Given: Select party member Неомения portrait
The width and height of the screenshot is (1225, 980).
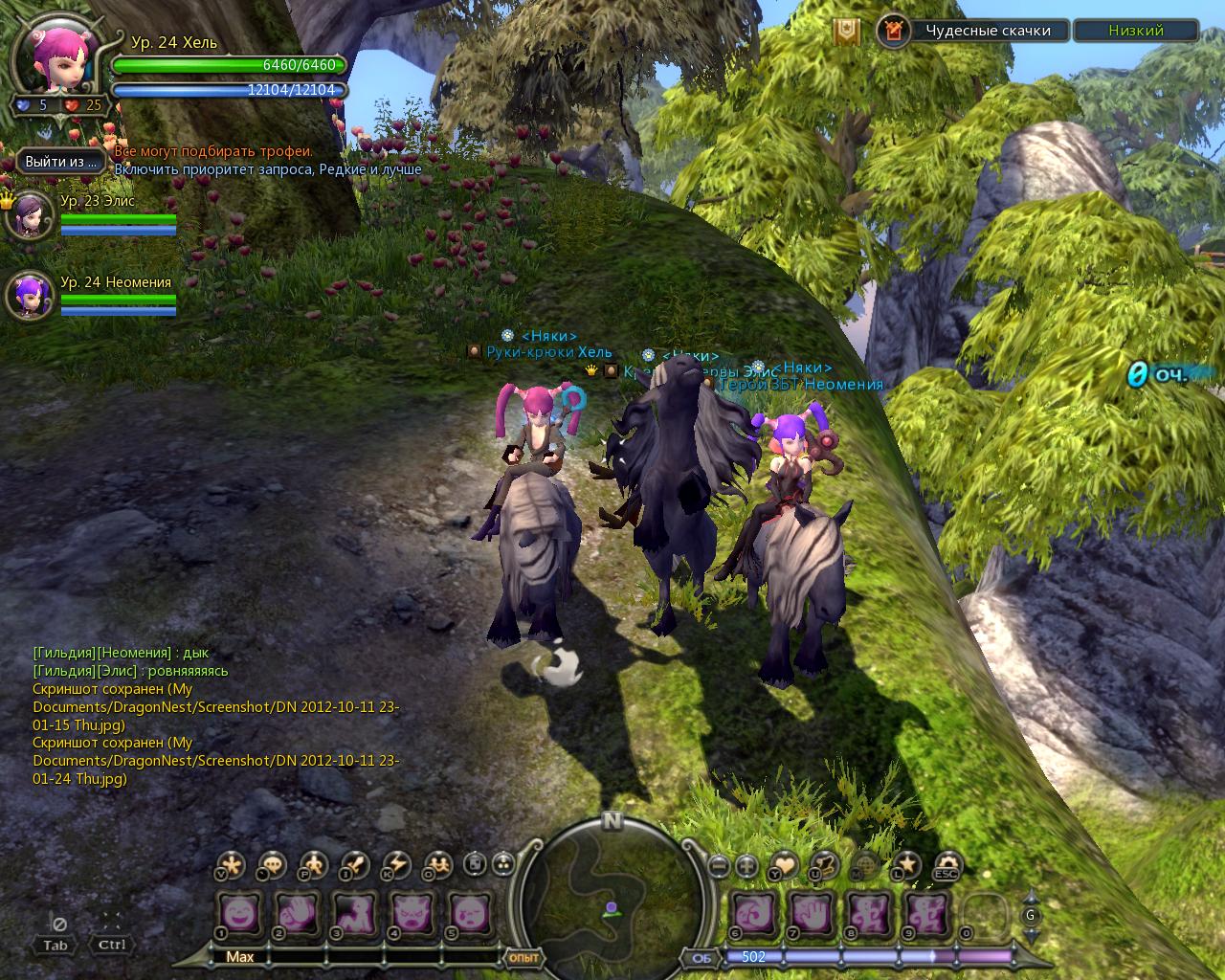Looking at the screenshot, I should (29, 295).
